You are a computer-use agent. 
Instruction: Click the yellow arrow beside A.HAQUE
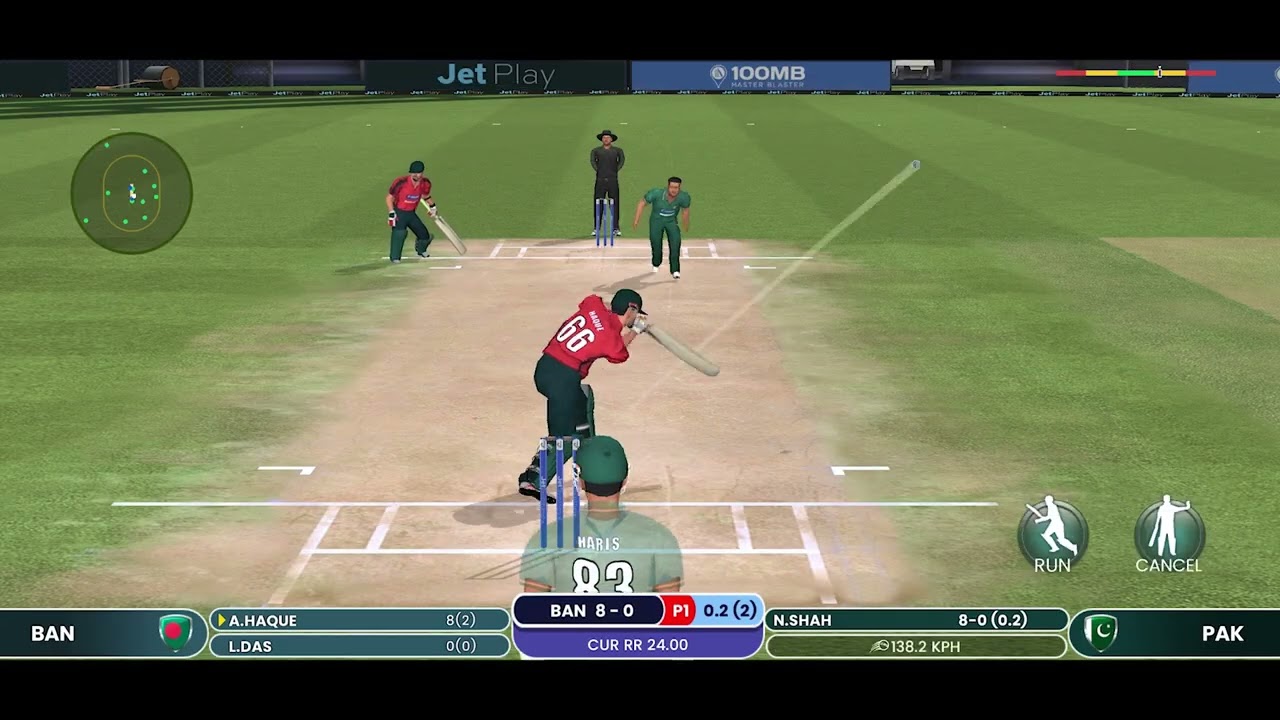point(222,620)
